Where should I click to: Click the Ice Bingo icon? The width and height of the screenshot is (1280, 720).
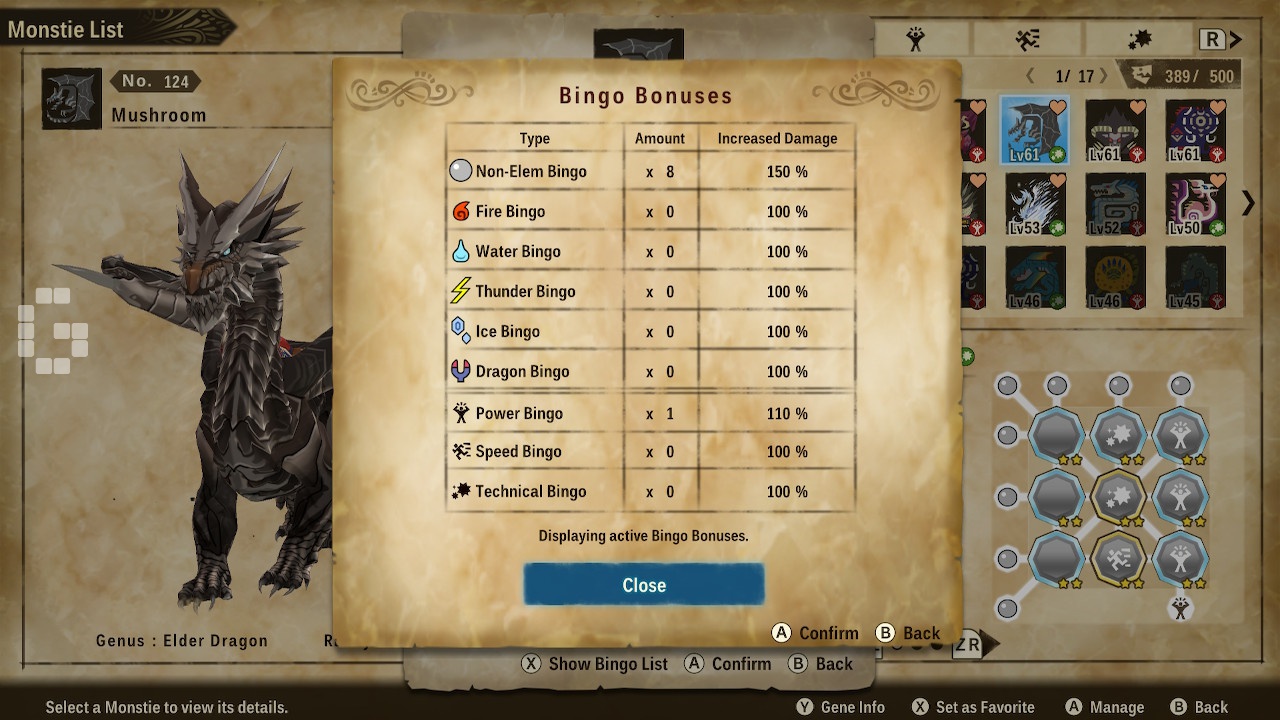[x=460, y=331]
